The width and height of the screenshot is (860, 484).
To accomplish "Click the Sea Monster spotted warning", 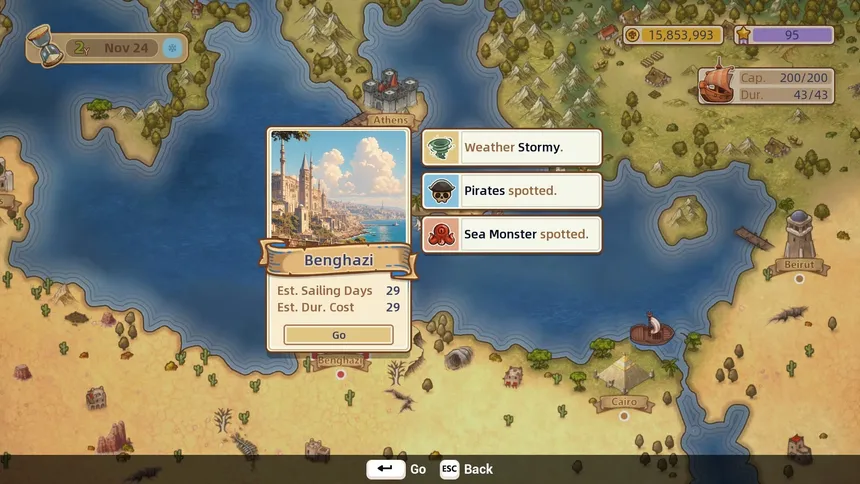I will click(512, 235).
